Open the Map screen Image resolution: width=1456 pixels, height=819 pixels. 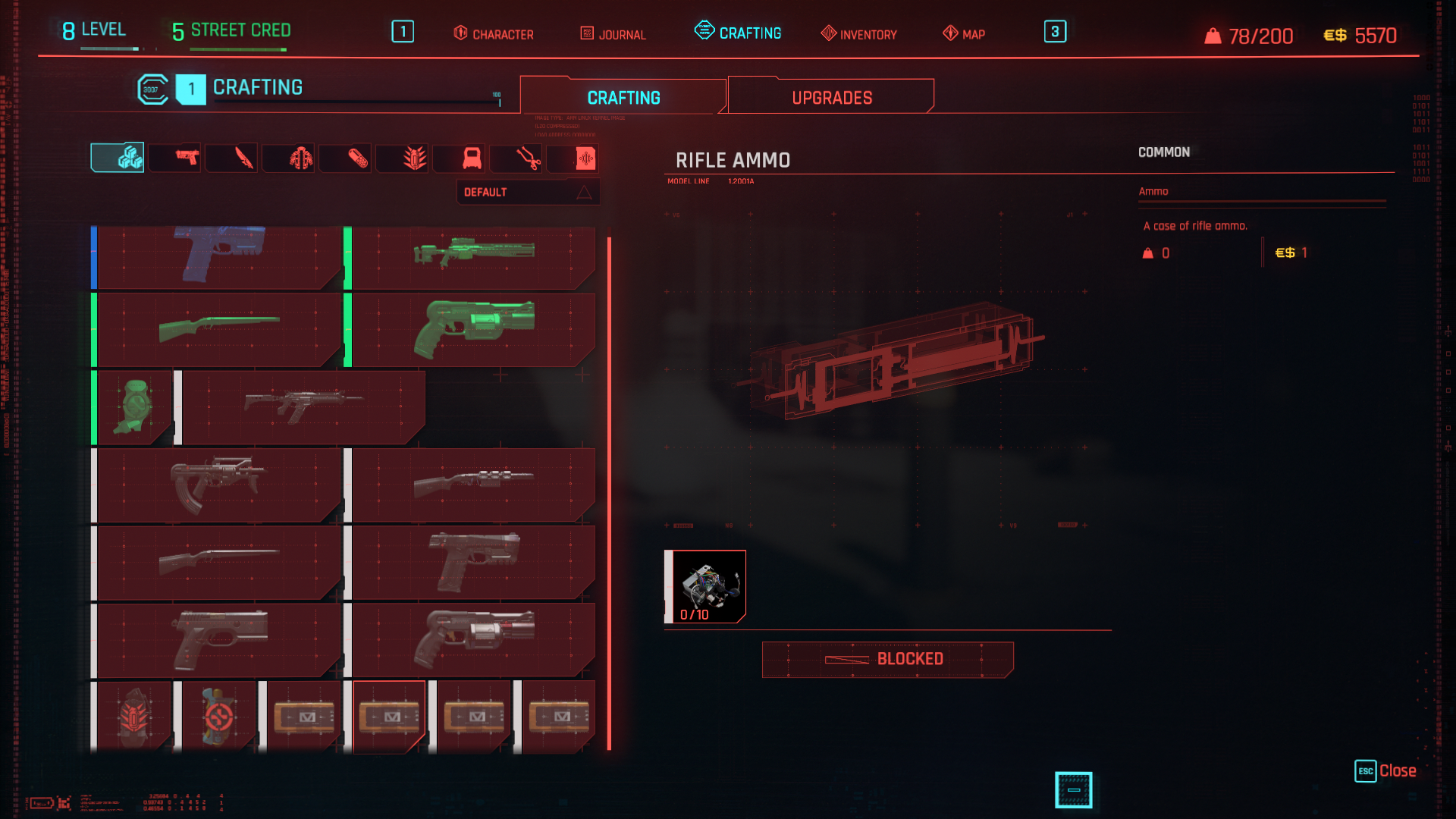point(964,34)
